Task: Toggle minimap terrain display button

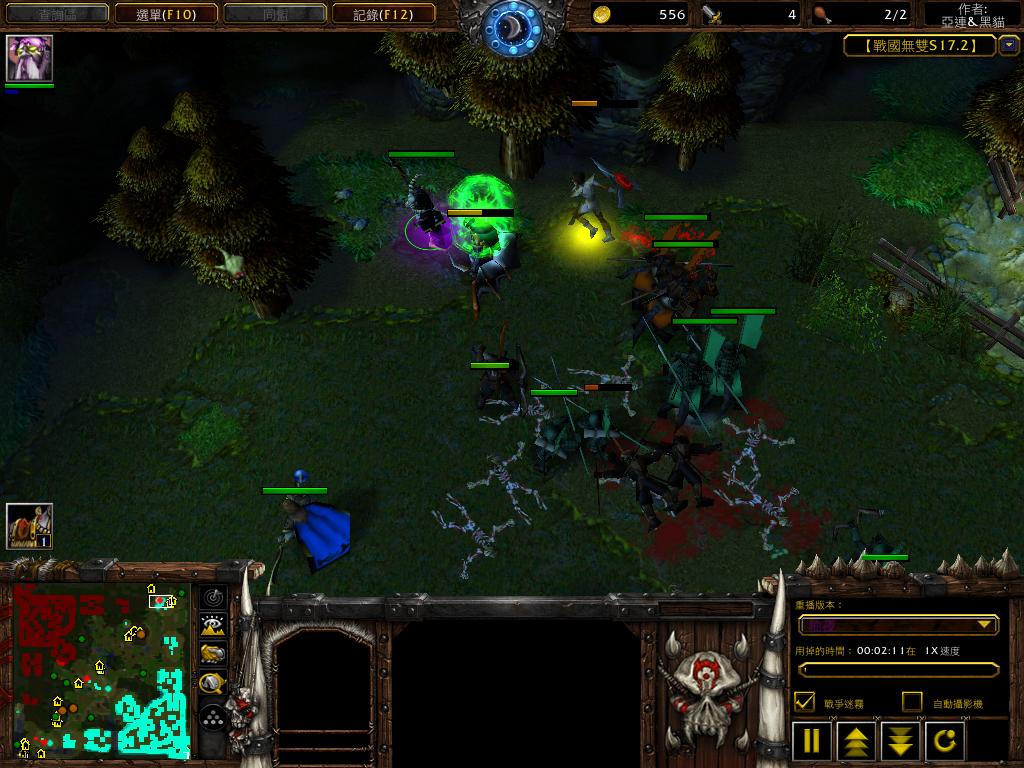Action: coord(213,626)
